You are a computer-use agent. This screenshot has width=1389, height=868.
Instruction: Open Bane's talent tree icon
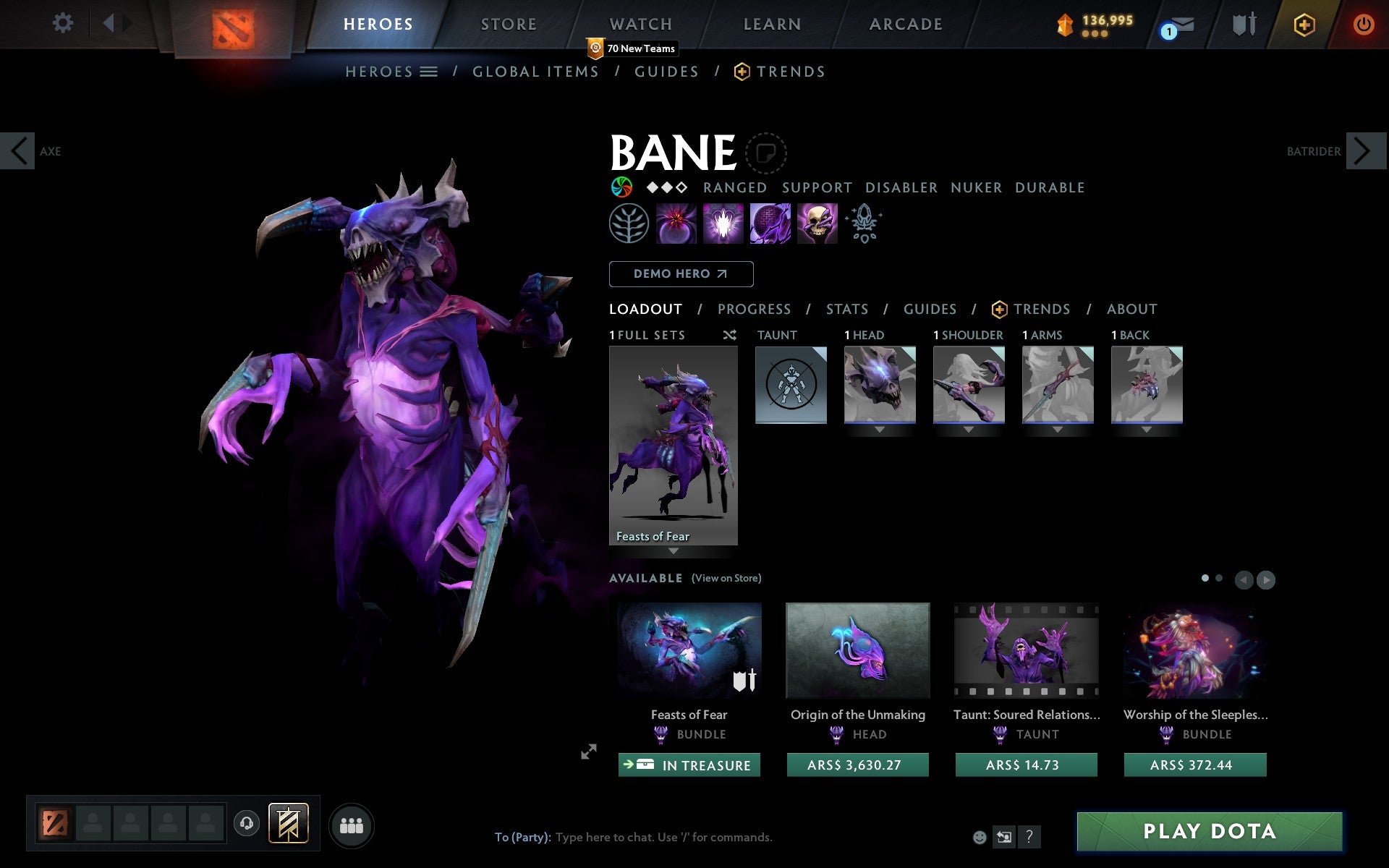point(629,224)
